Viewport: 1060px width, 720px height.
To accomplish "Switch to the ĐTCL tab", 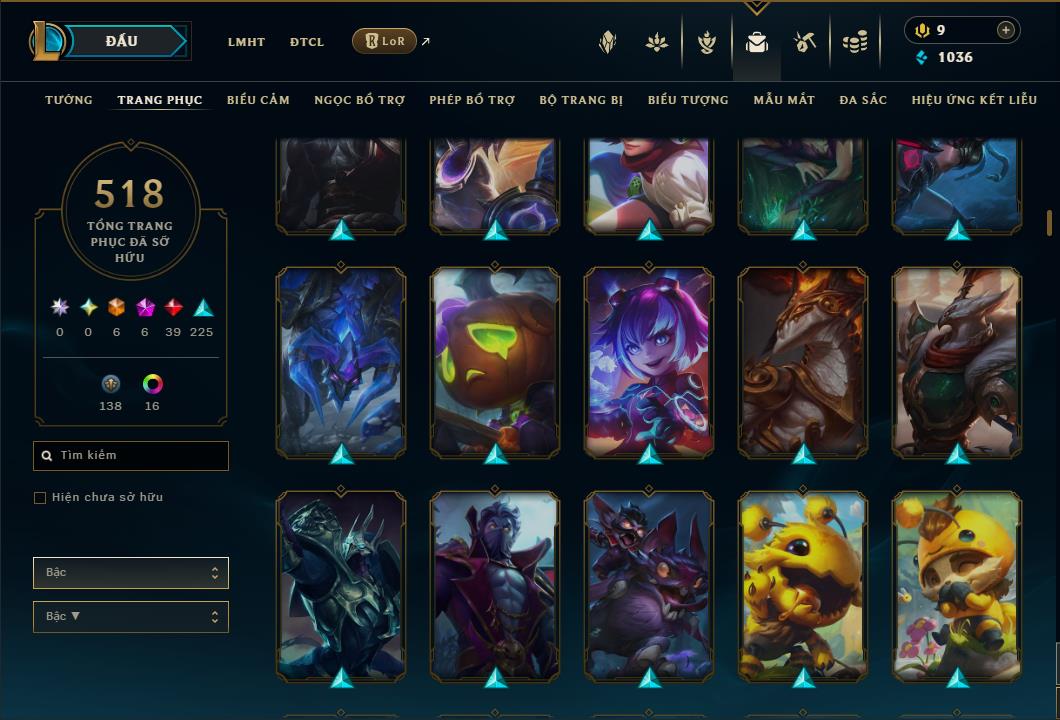I will point(307,42).
